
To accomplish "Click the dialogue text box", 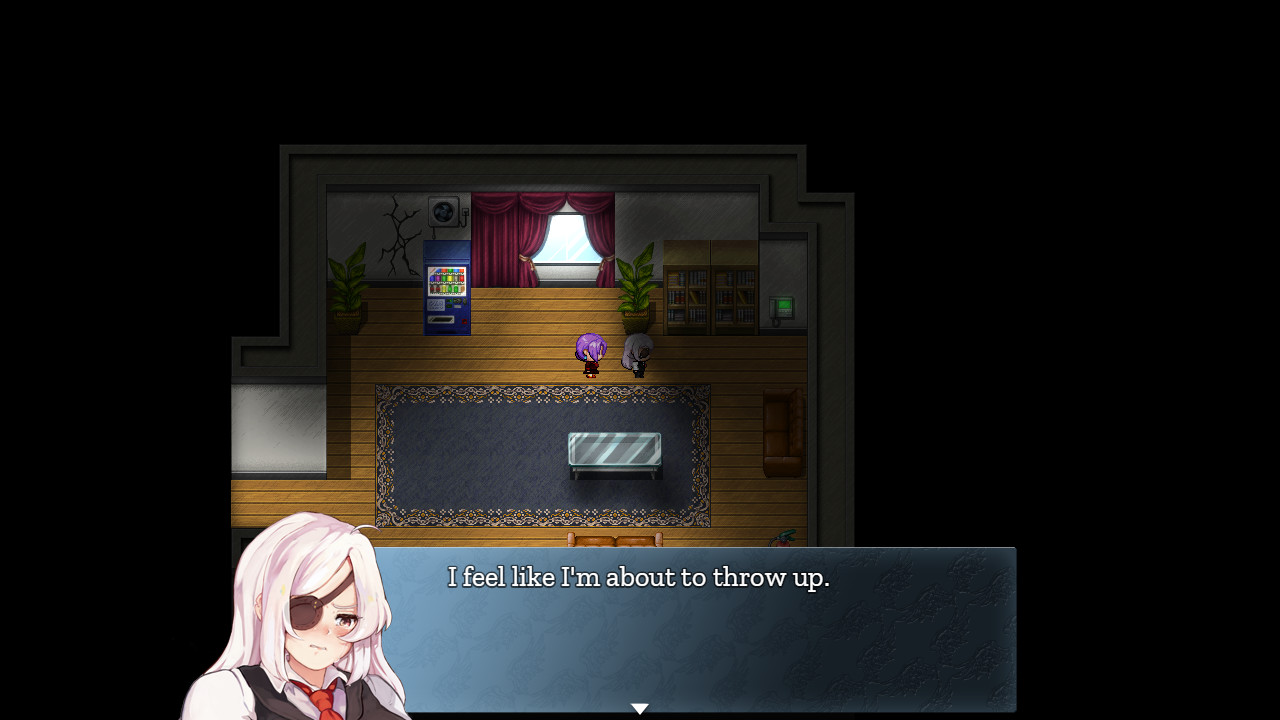I will (x=700, y=630).
